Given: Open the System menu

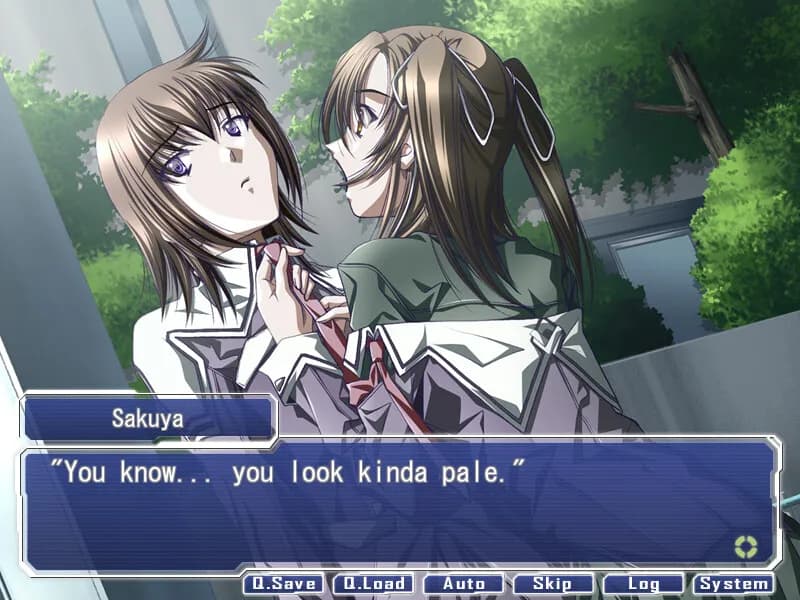Looking at the screenshot, I should (734, 584).
